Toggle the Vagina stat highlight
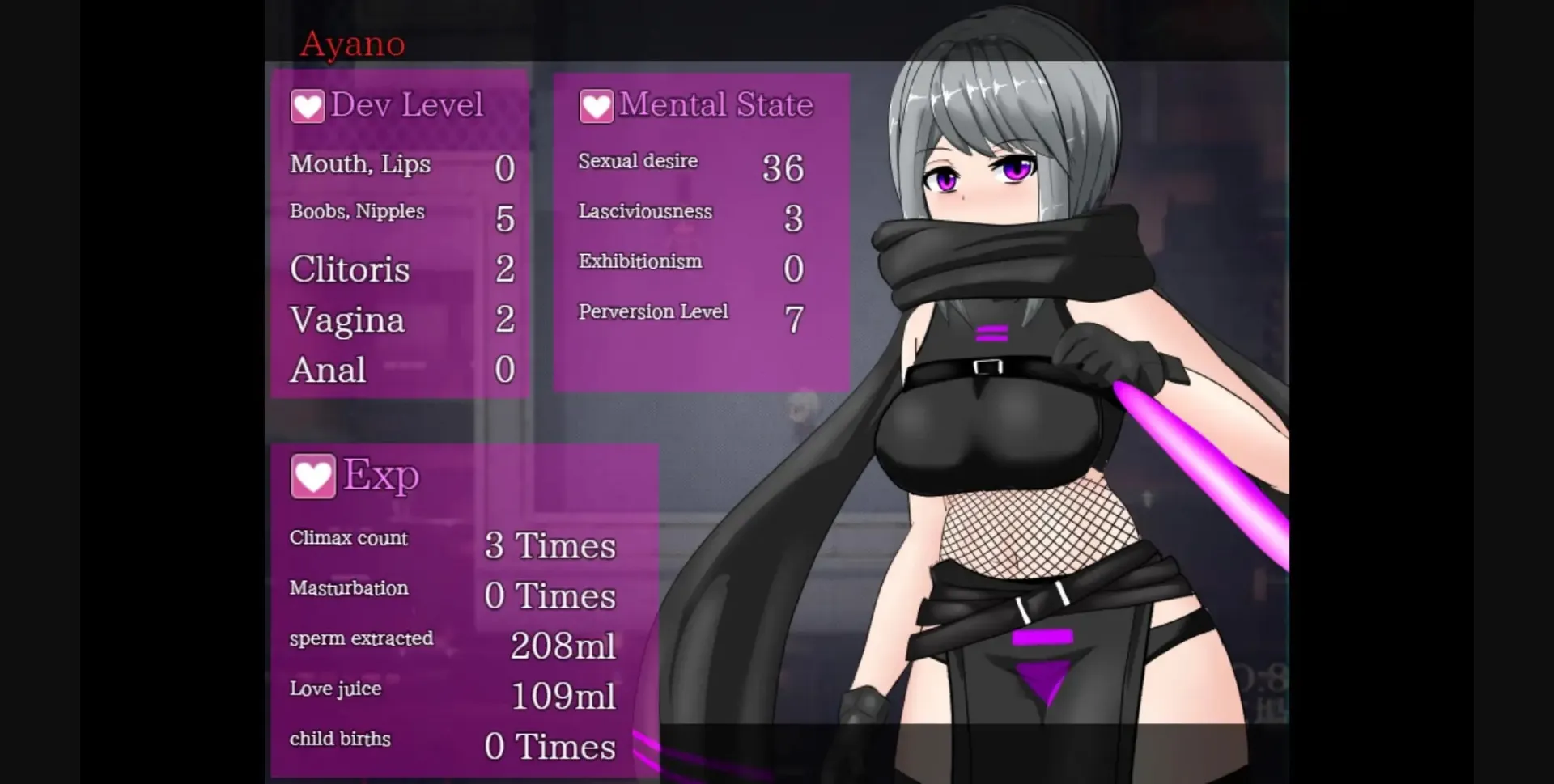The image size is (1554, 784). pyautogui.click(x=346, y=320)
